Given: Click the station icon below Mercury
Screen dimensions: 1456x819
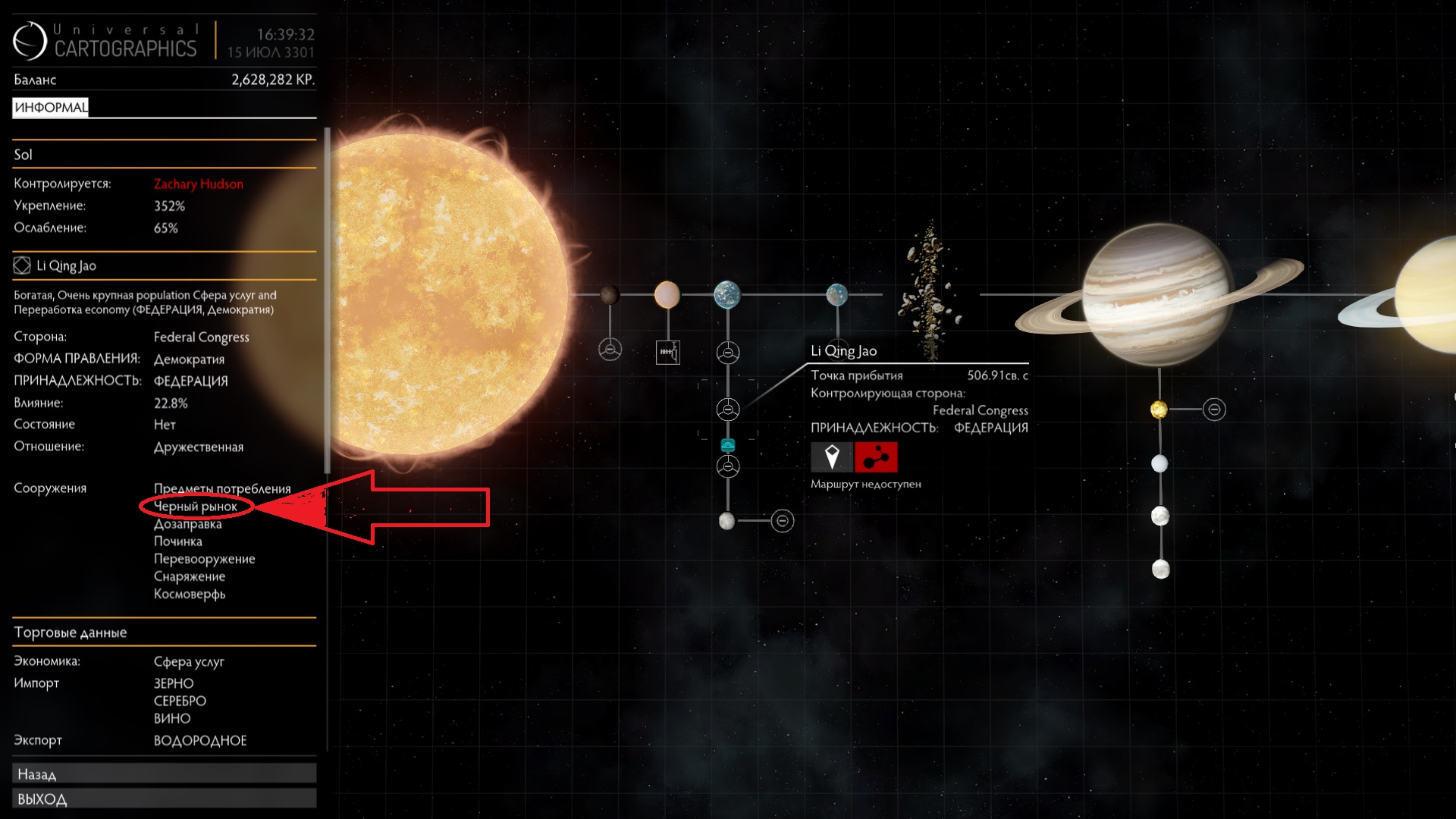Looking at the screenshot, I should coord(610,350).
